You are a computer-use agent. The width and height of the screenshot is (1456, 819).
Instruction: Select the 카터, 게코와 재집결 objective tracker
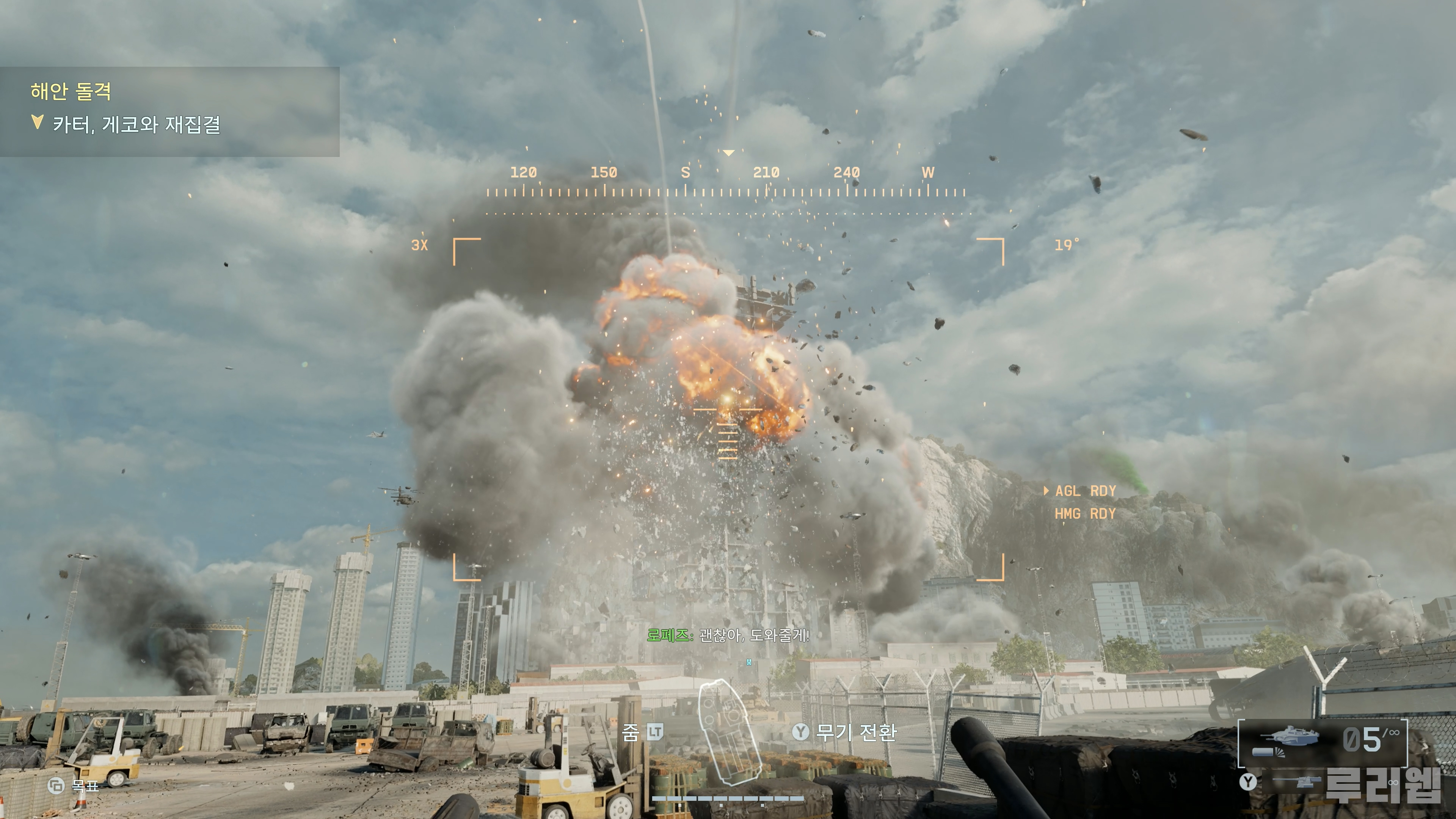coord(136,124)
